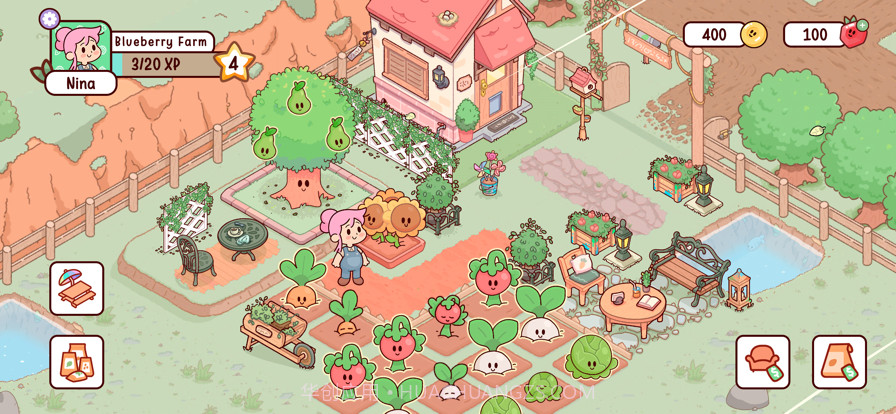Tap the gold coin currency counter

click(725, 35)
